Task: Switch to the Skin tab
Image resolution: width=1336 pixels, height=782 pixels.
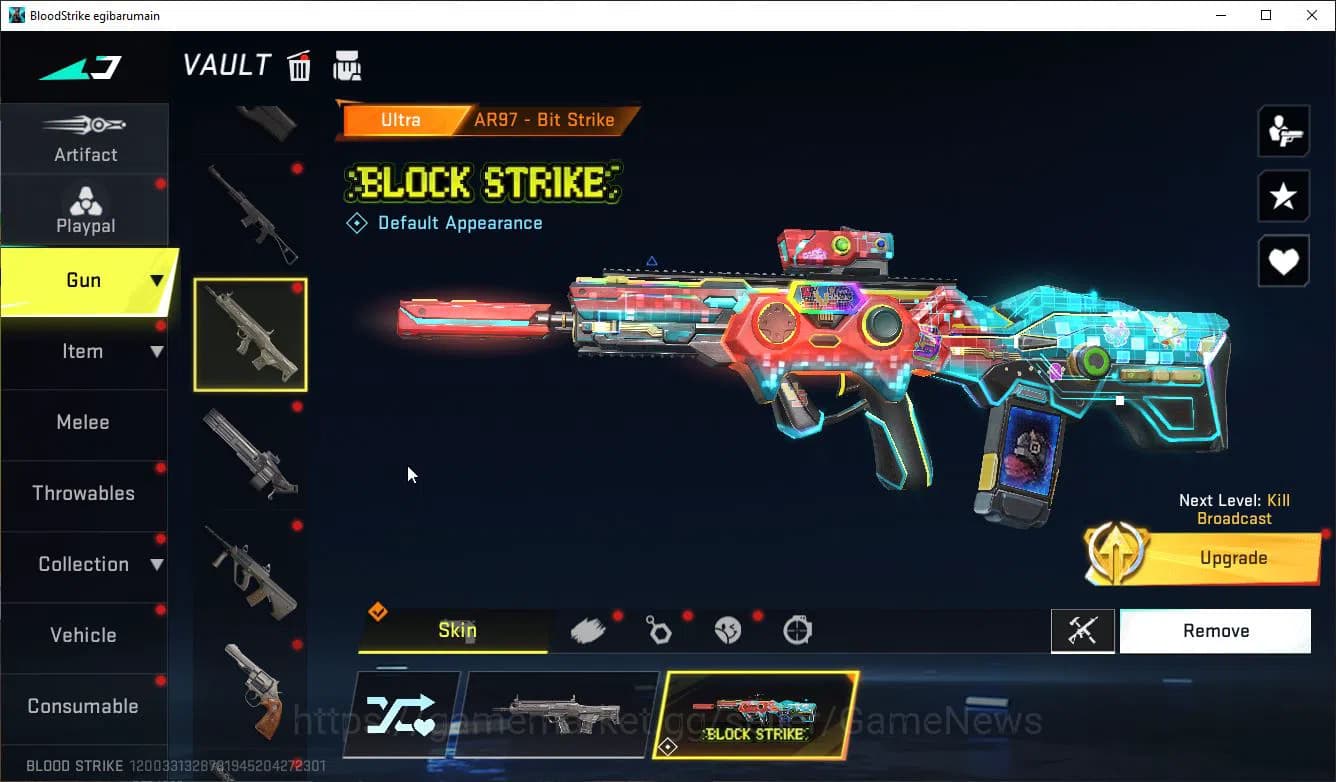Action: click(x=456, y=630)
